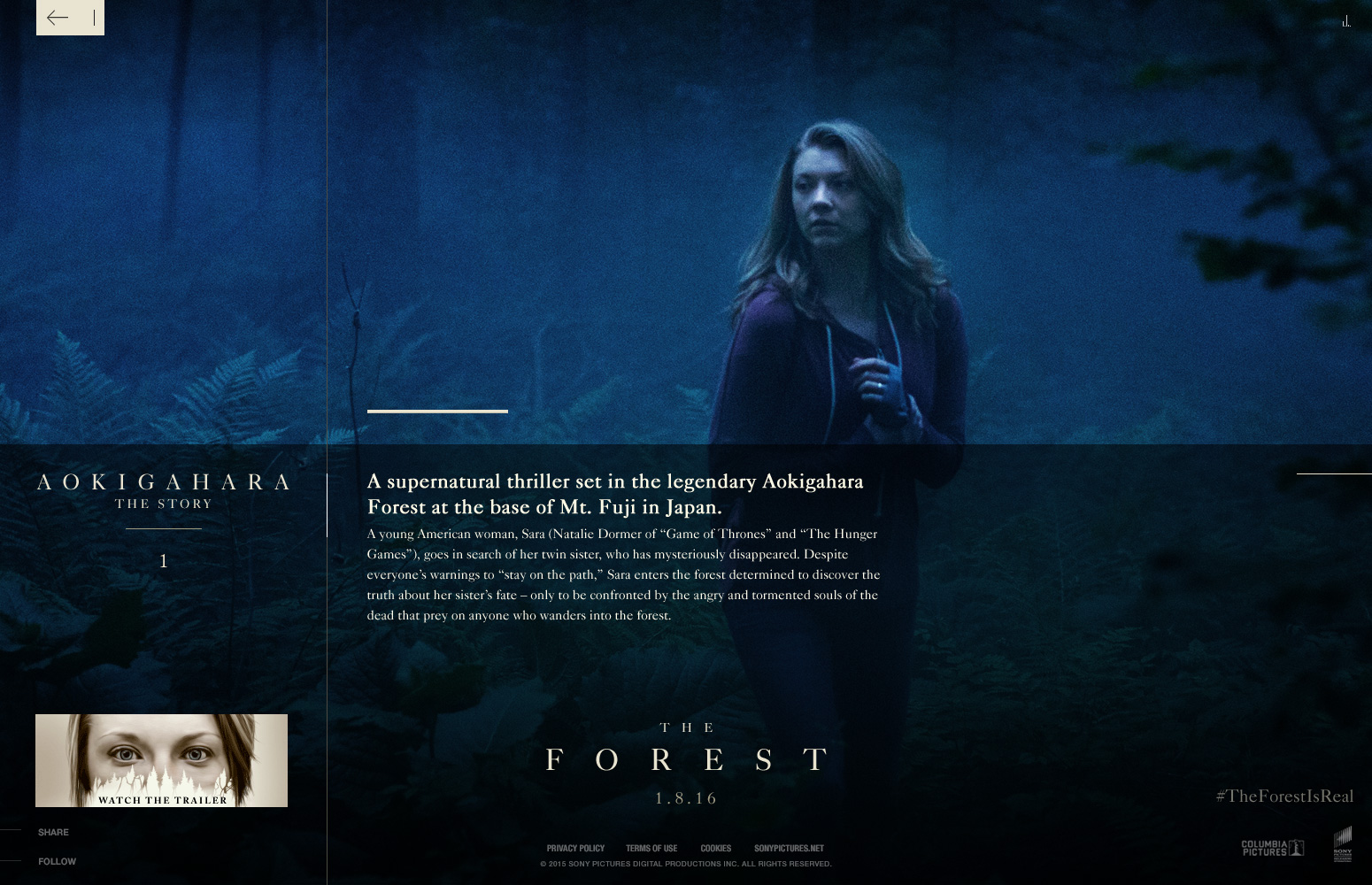Select the AOKIGAHARA THE STORY section
Viewport: 1372px width, 885px height.
click(163, 489)
